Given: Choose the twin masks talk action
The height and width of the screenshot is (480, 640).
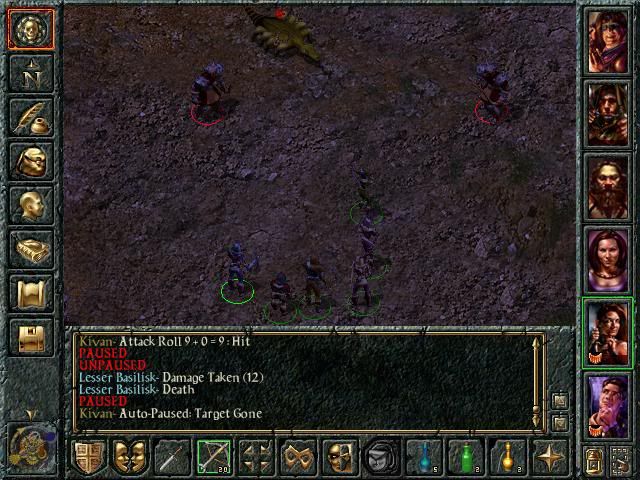Looking at the screenshot, I should (x=129, y=458).
